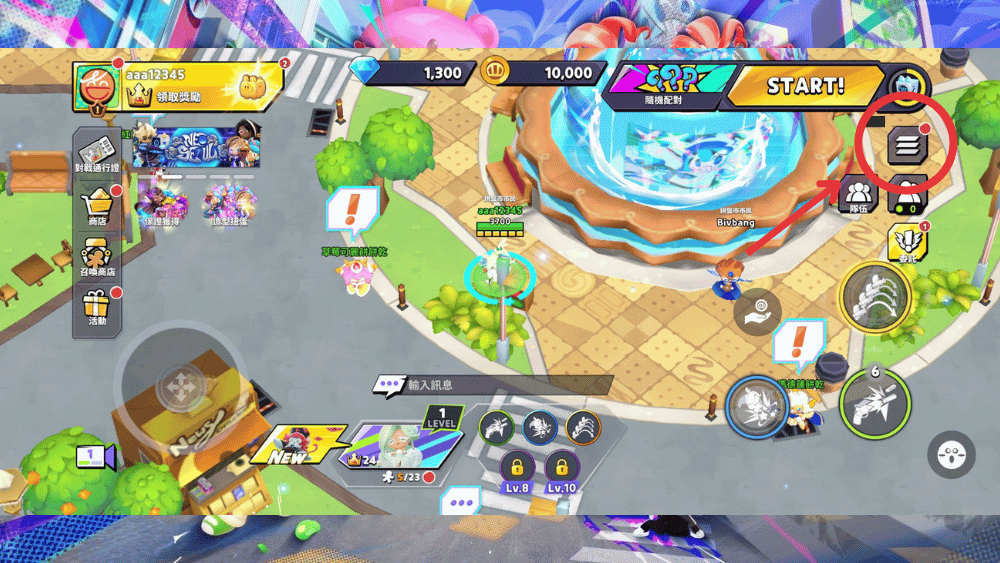The height and width of the screenshot is (563, 1000).
Task: Toggle the purple camera view button
Action: tap(95, 457)
